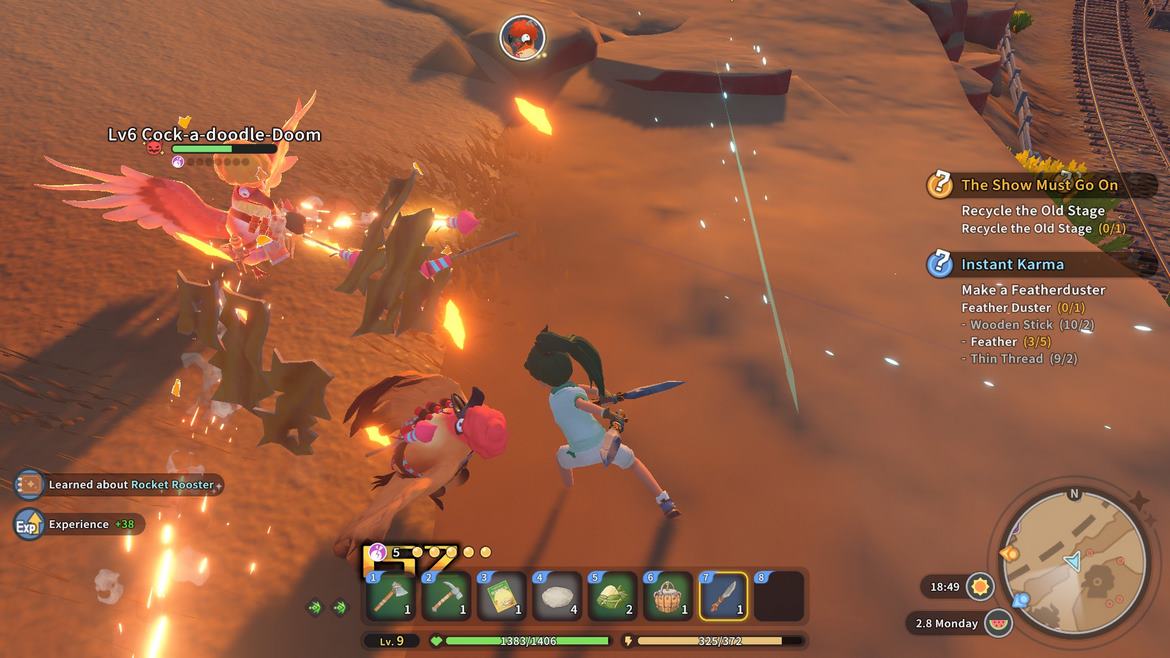Click the sun weather icon by the clock
Viewport: 1170px width, 658px height.
980,586
